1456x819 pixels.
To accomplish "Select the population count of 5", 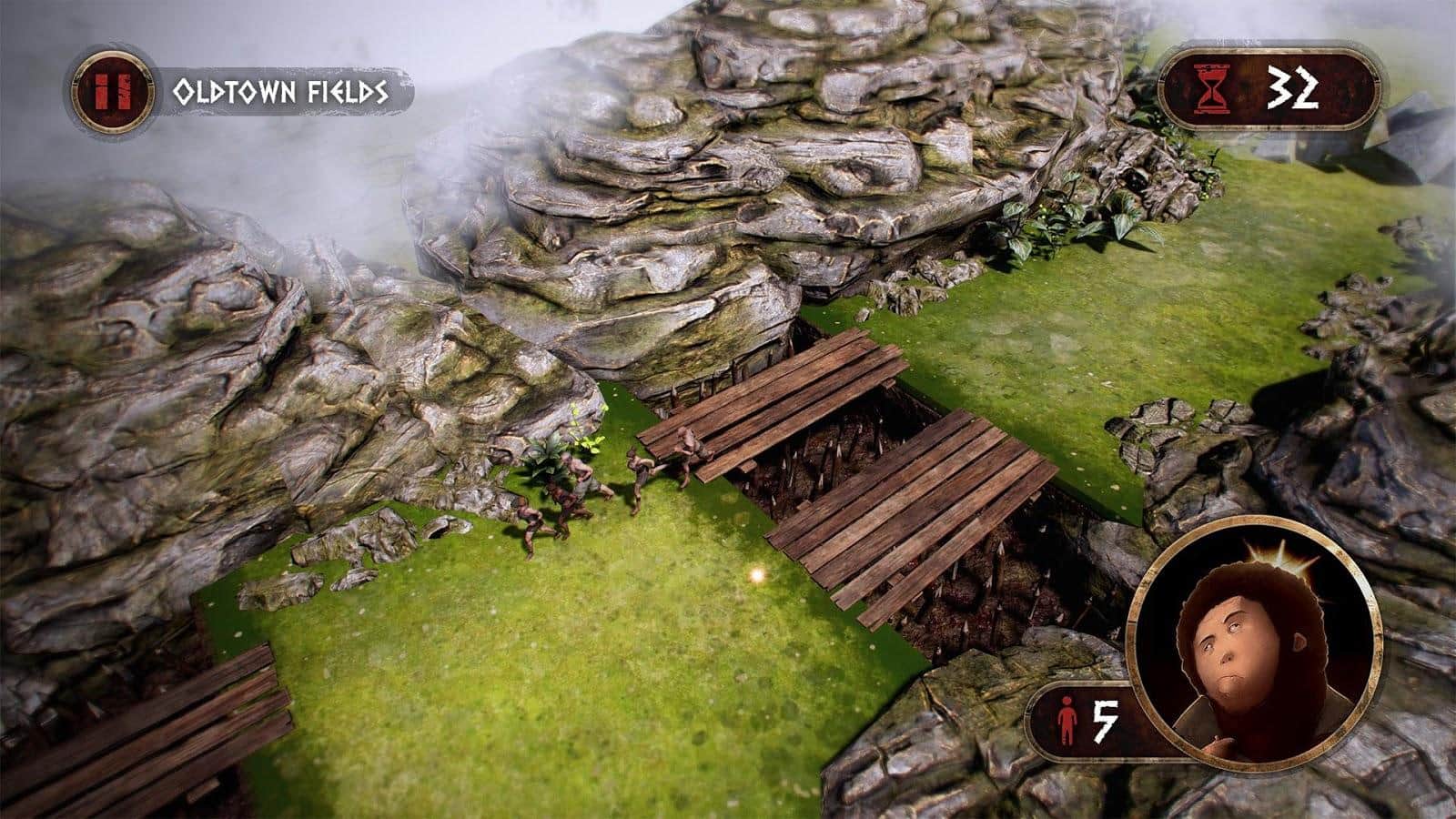I will 1106,722.
